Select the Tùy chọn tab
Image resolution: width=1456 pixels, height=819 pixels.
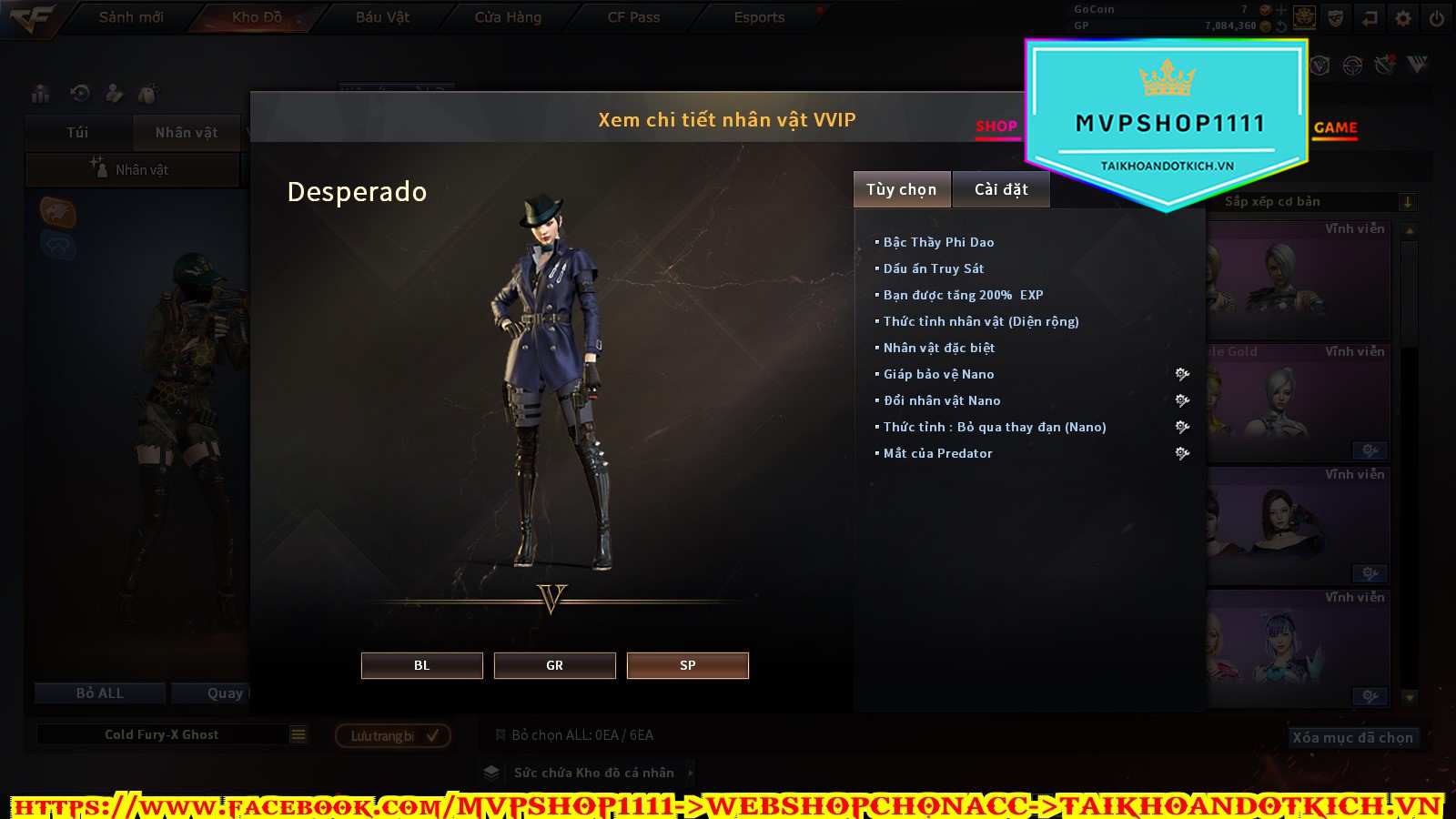tap(901, 189)
